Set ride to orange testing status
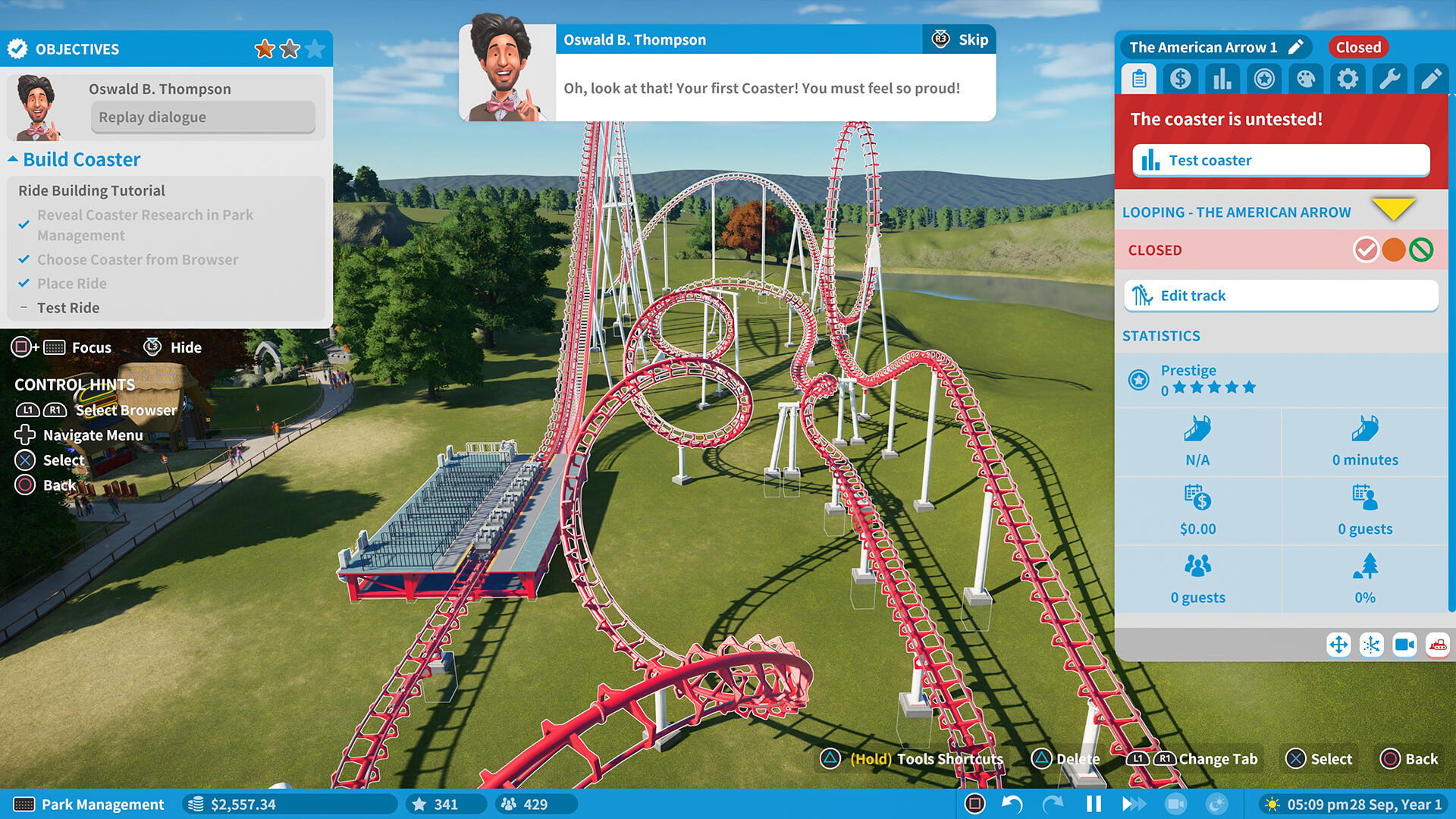1456x819 pixels. [x=1394, y=249]
